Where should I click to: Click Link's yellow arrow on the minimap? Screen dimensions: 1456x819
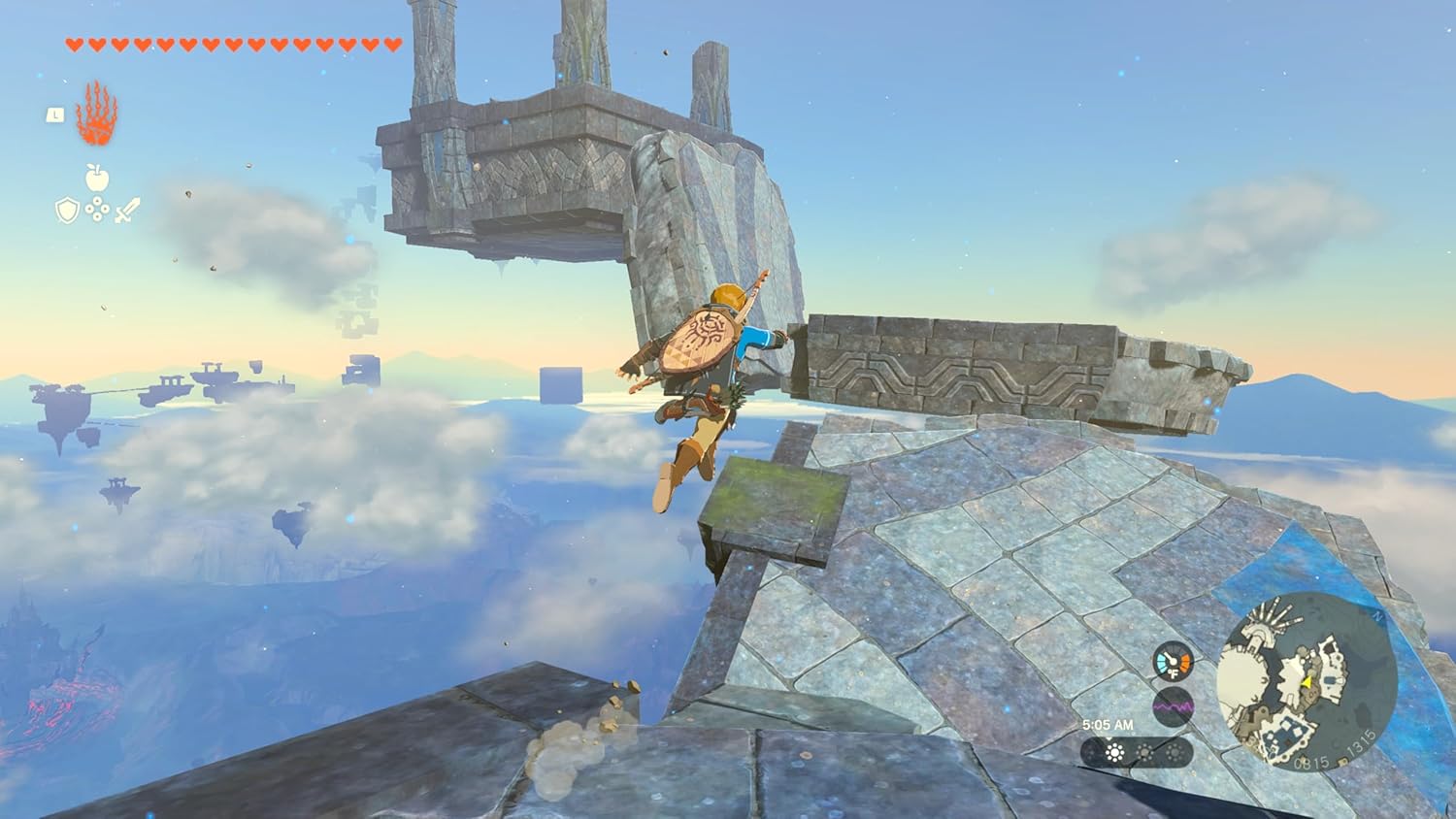1306,683
